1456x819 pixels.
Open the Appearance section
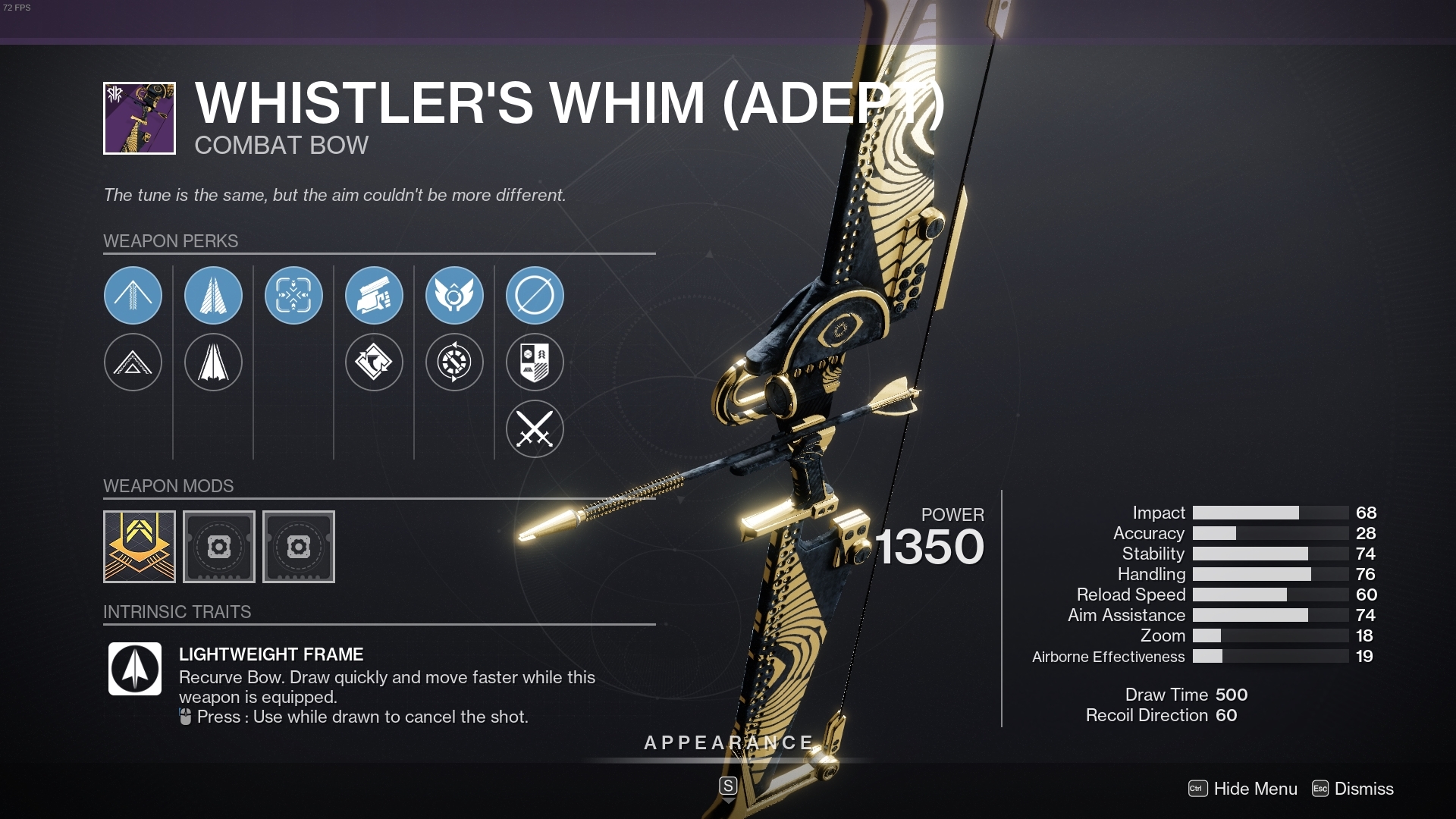pyautogui.click(x=726, y=743)
